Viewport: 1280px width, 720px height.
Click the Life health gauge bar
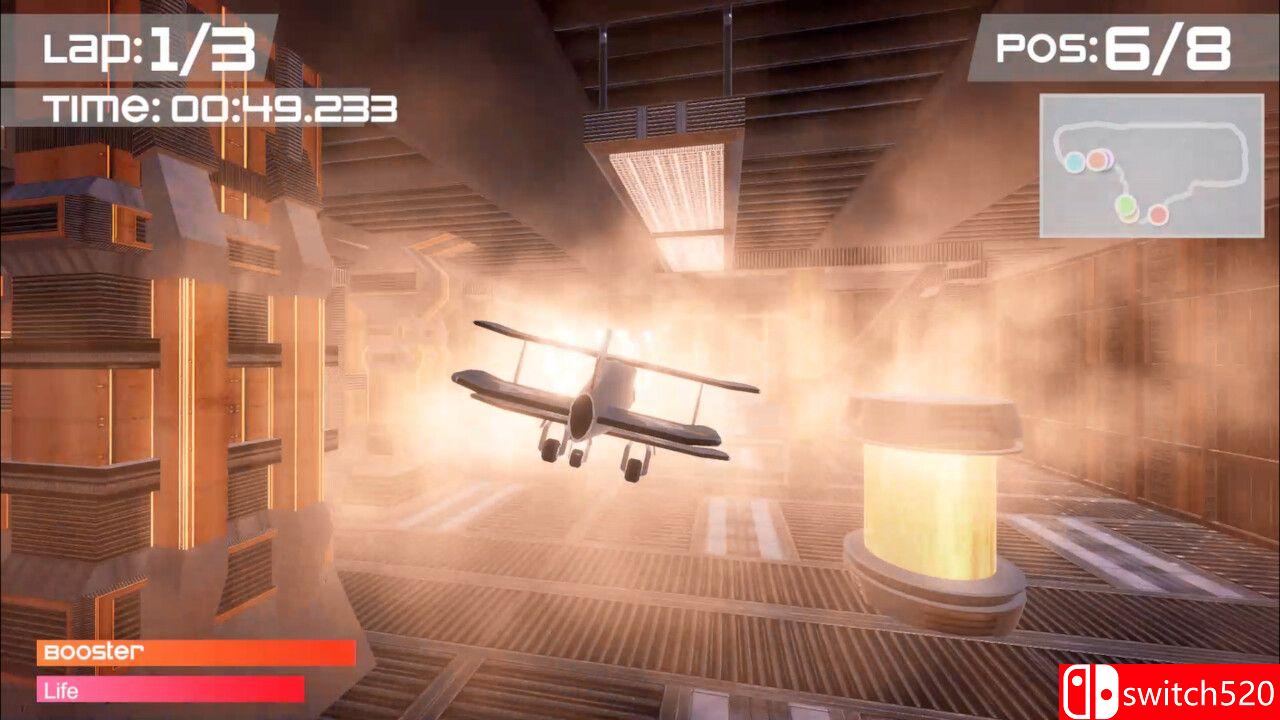(x=170, y=690)
